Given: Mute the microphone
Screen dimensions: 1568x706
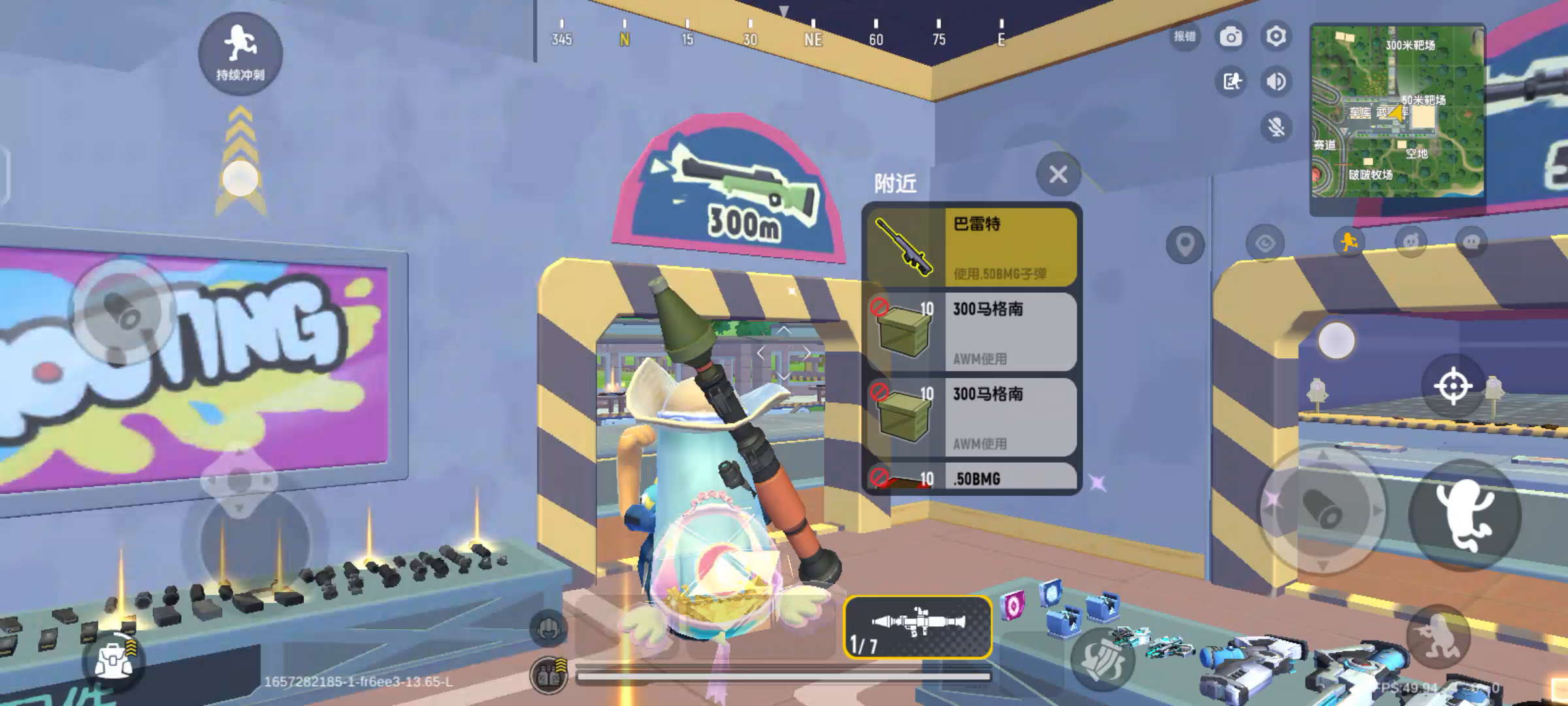Looking at the screenshot, I should tap(1275, 126).
